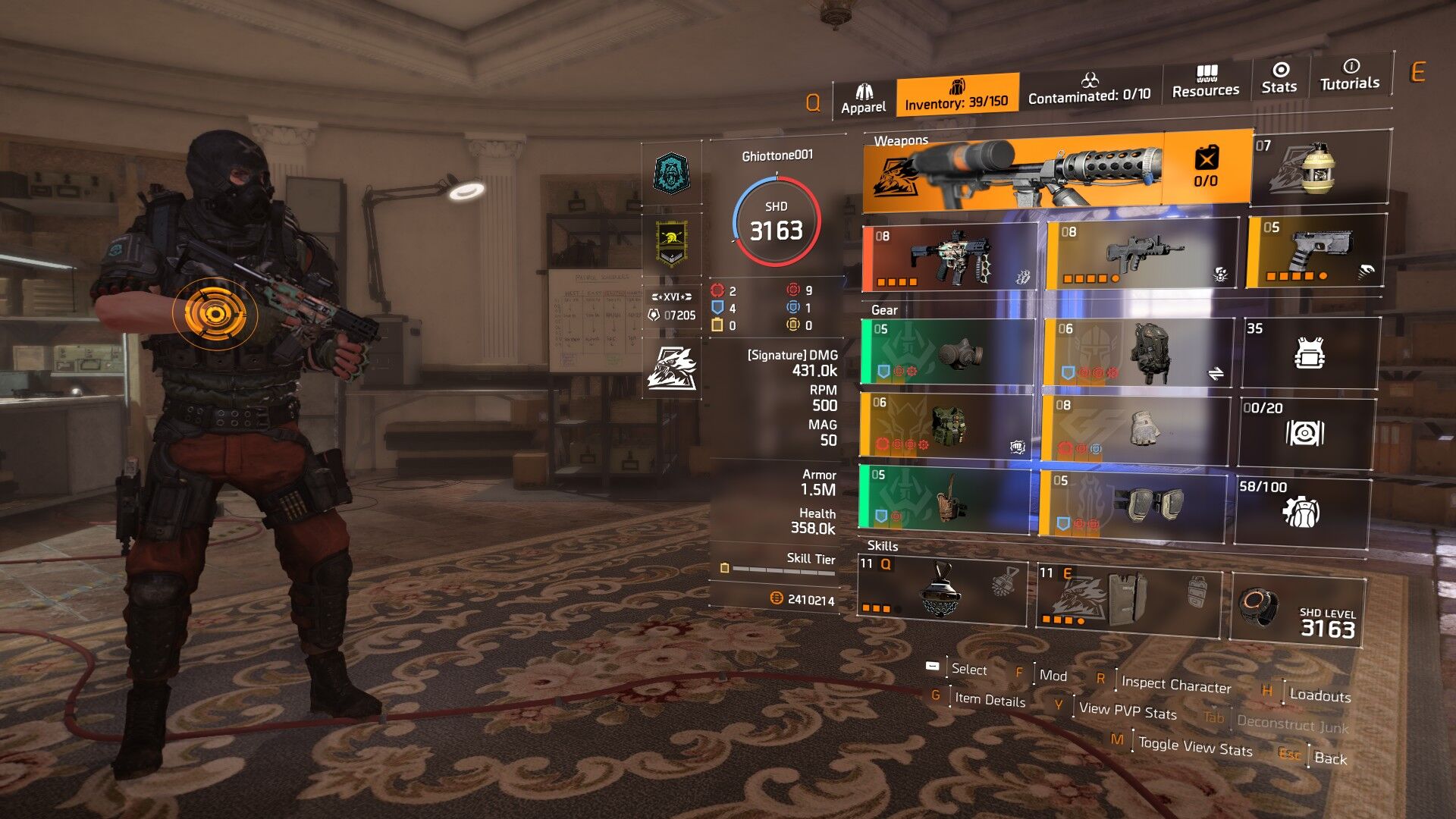Open the armor kit slot

coord(1310,353)
